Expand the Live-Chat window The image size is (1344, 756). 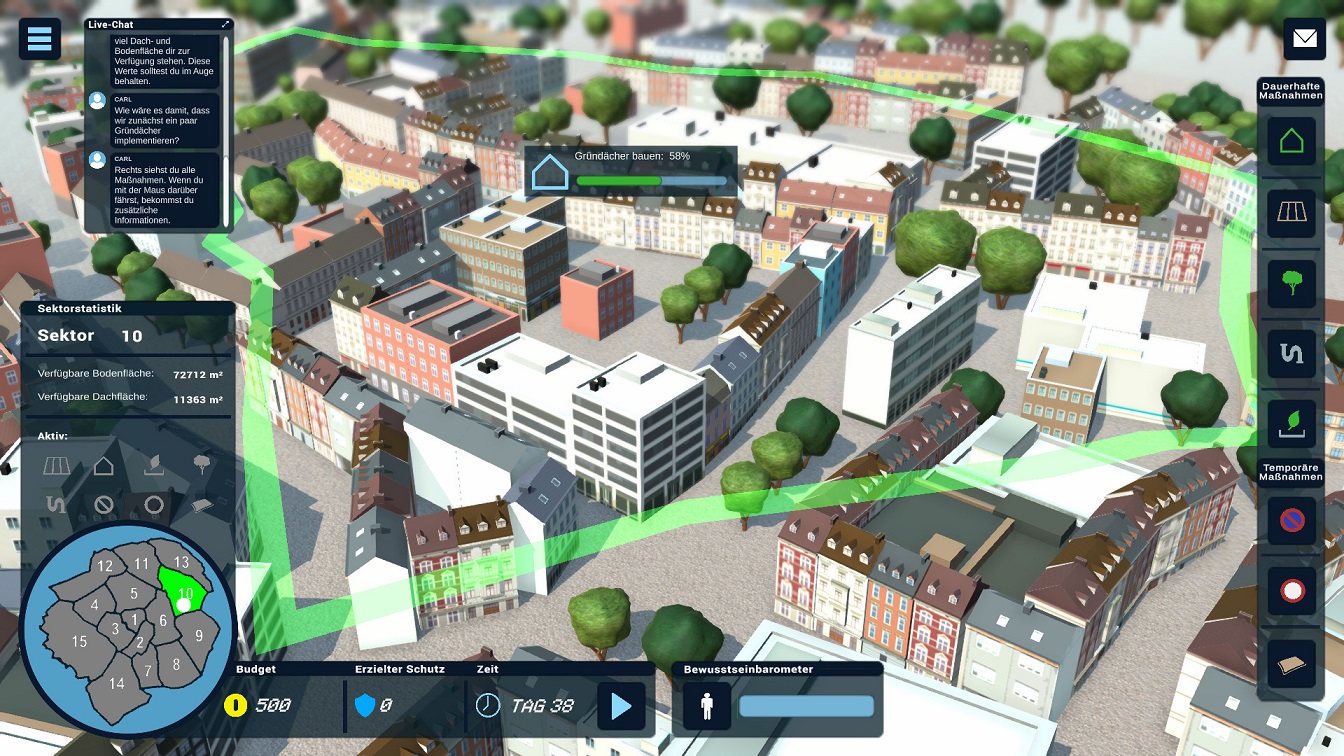tap(226, 24)
